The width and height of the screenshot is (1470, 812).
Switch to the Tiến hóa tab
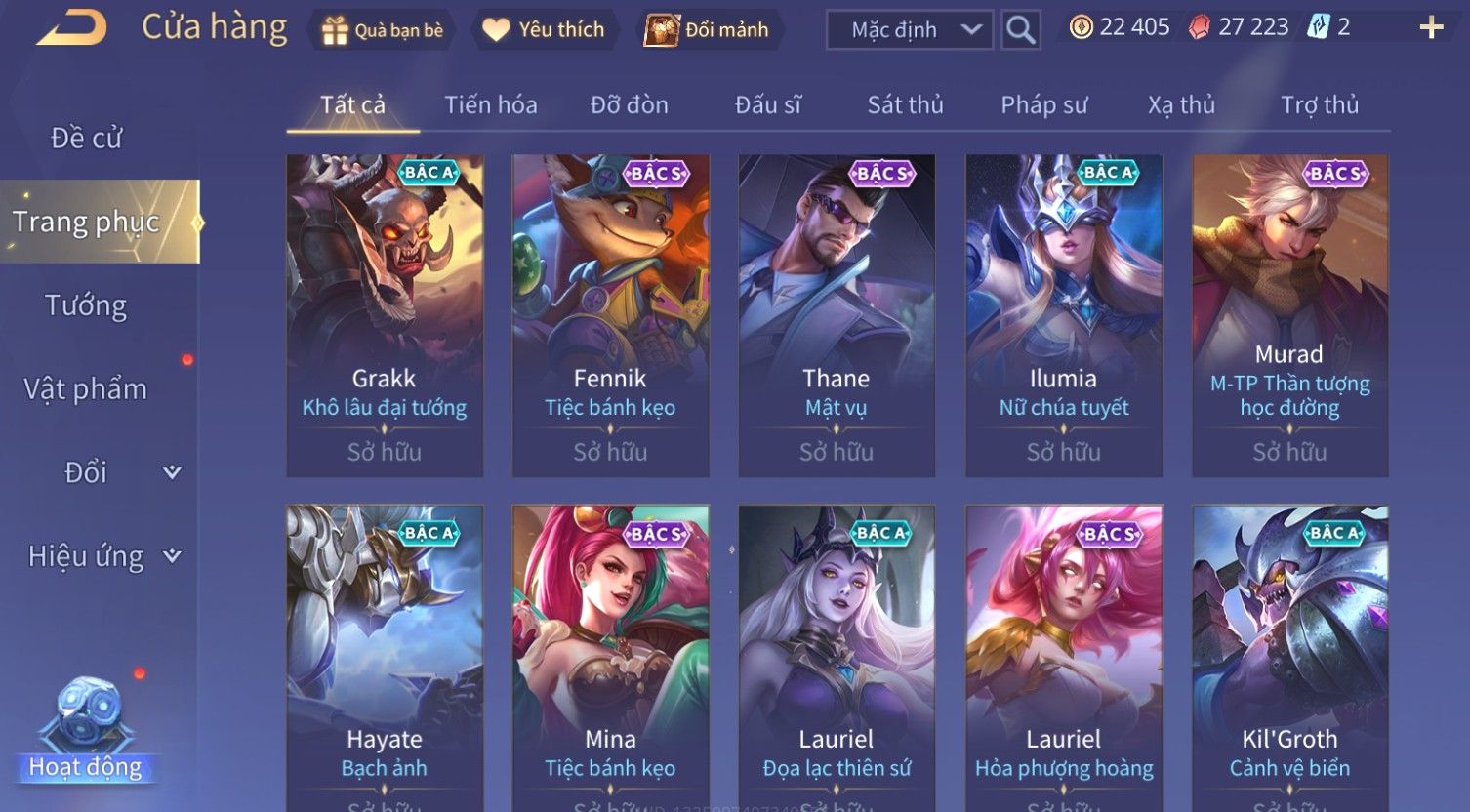coord(490,105)
